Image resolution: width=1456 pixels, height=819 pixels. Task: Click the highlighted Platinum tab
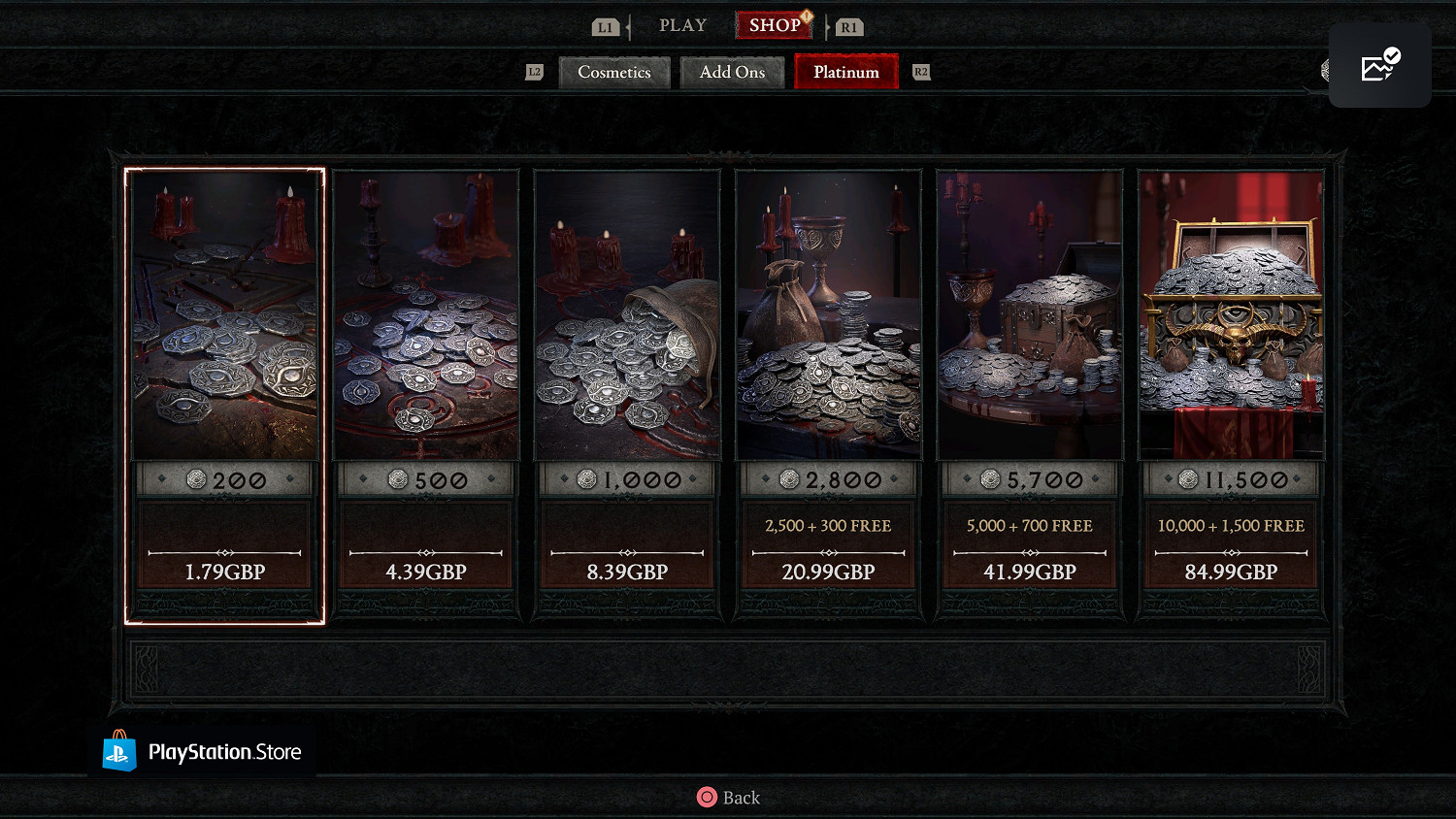click(x=845, y=72)
